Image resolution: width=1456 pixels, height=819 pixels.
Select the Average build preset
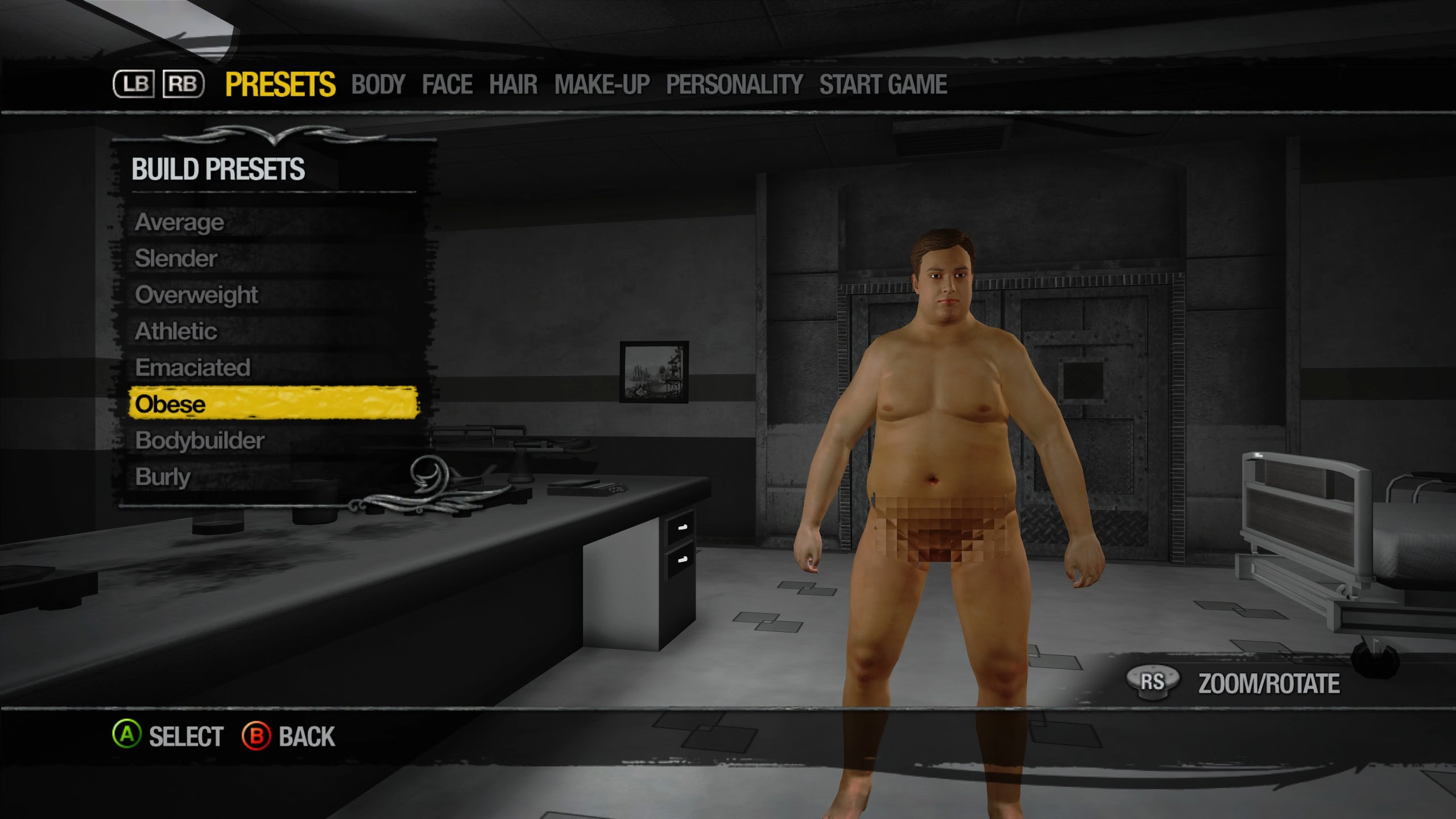(x=180, y=222)
